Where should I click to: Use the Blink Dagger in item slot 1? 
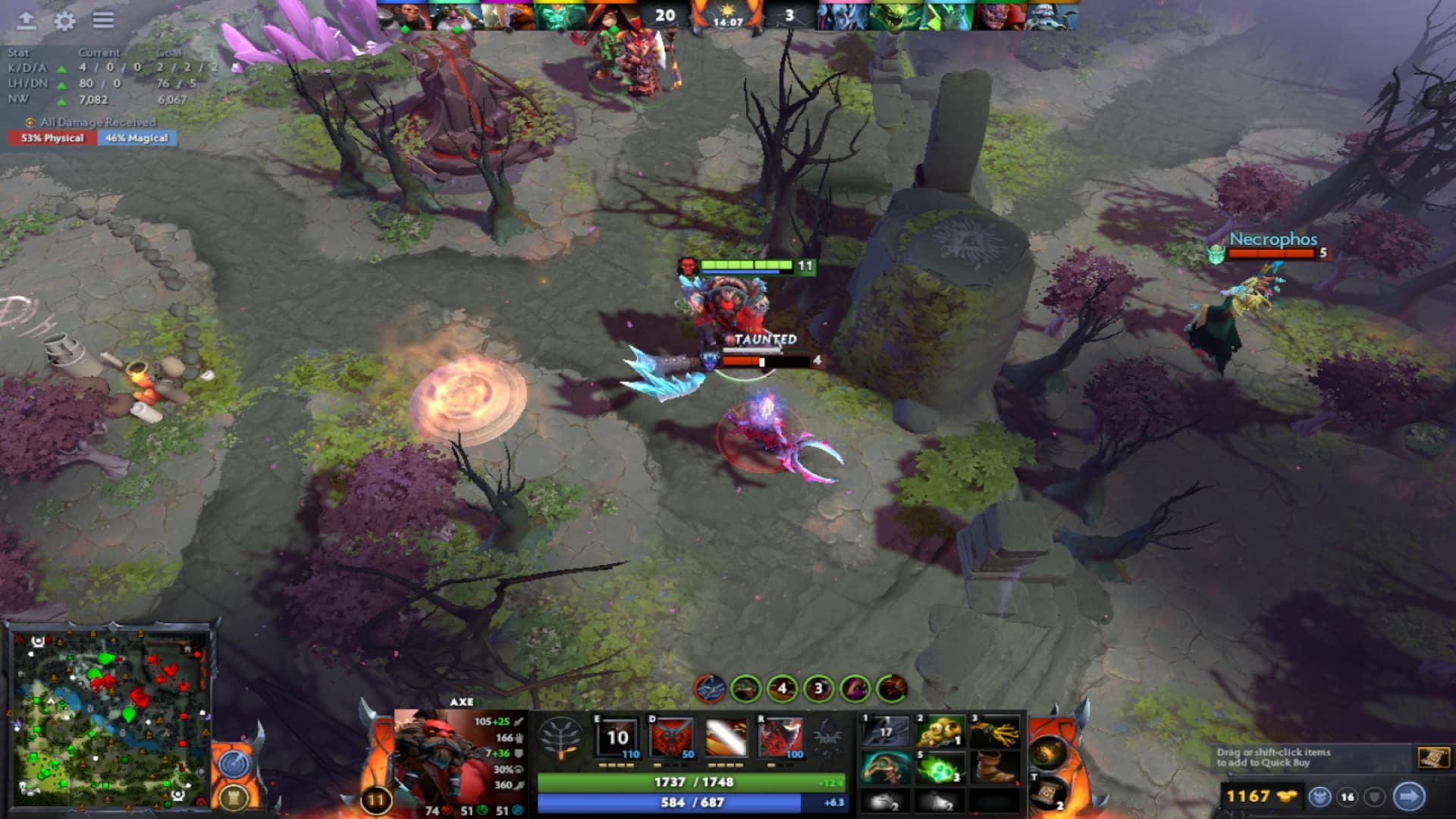tap(886, 730)
